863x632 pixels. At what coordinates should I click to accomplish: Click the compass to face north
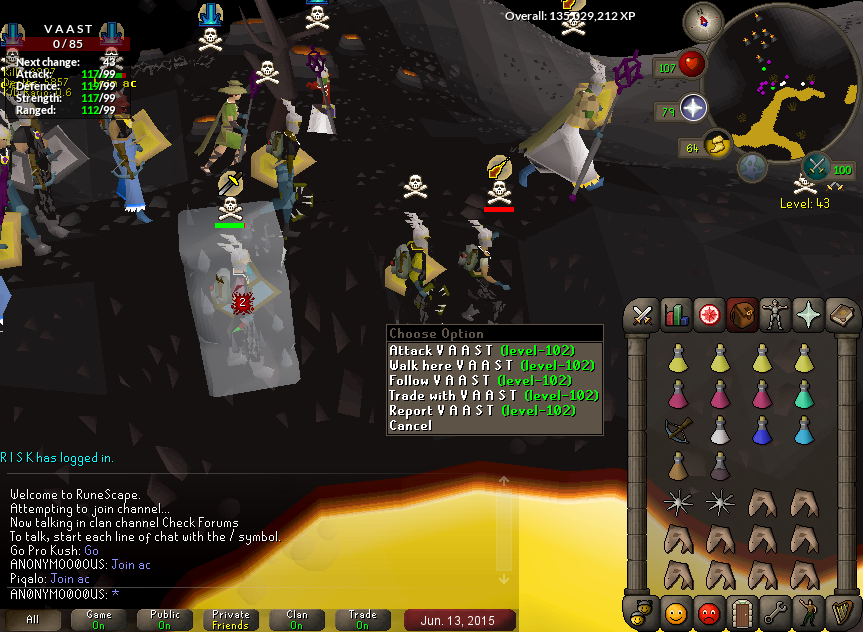coord(703,21)
